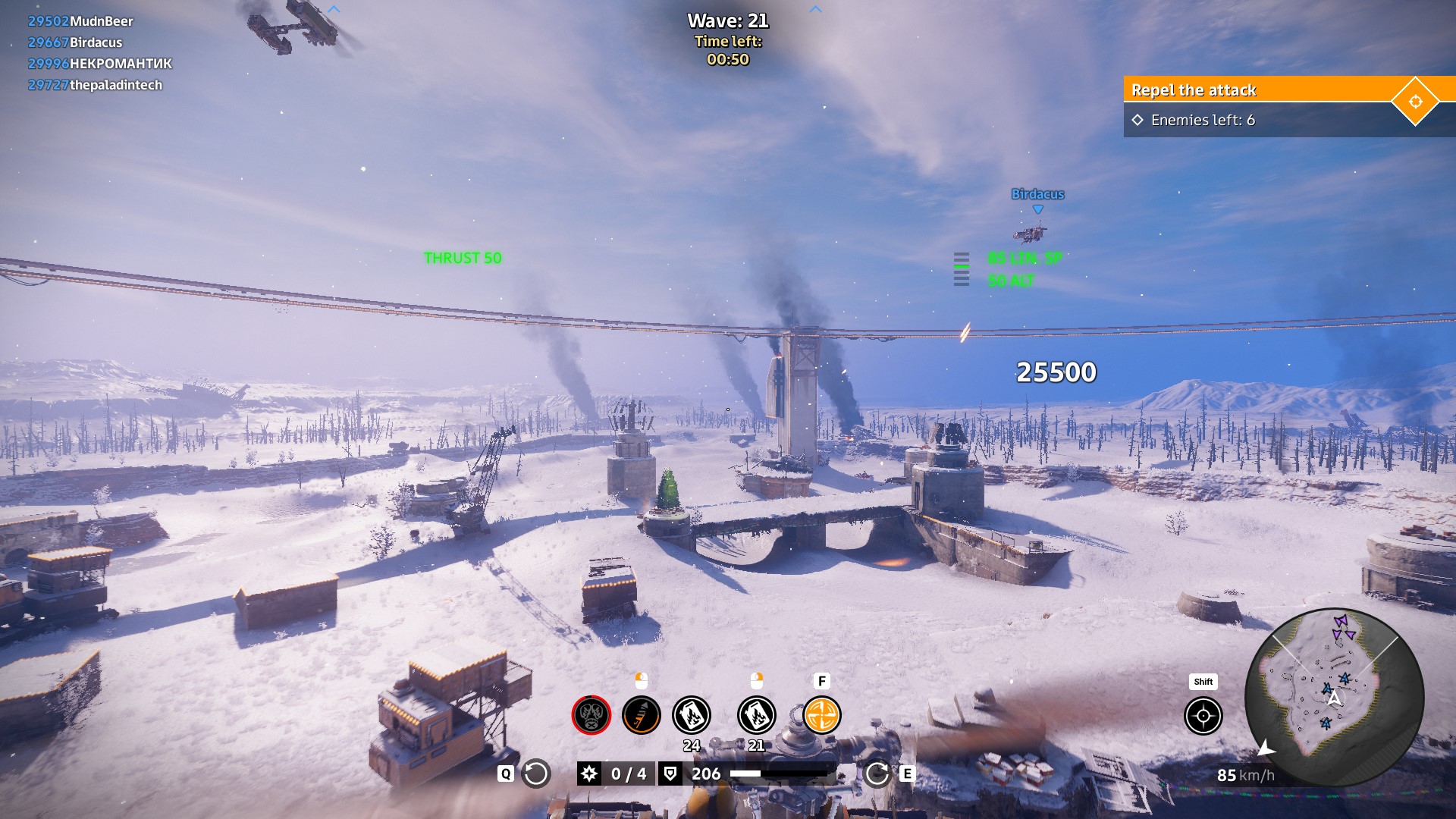Image resolution: width=1456 pixels, height=819 pixels.
Task: Click the purple enemy markers on the minimap
Action: coord(1342,627)
